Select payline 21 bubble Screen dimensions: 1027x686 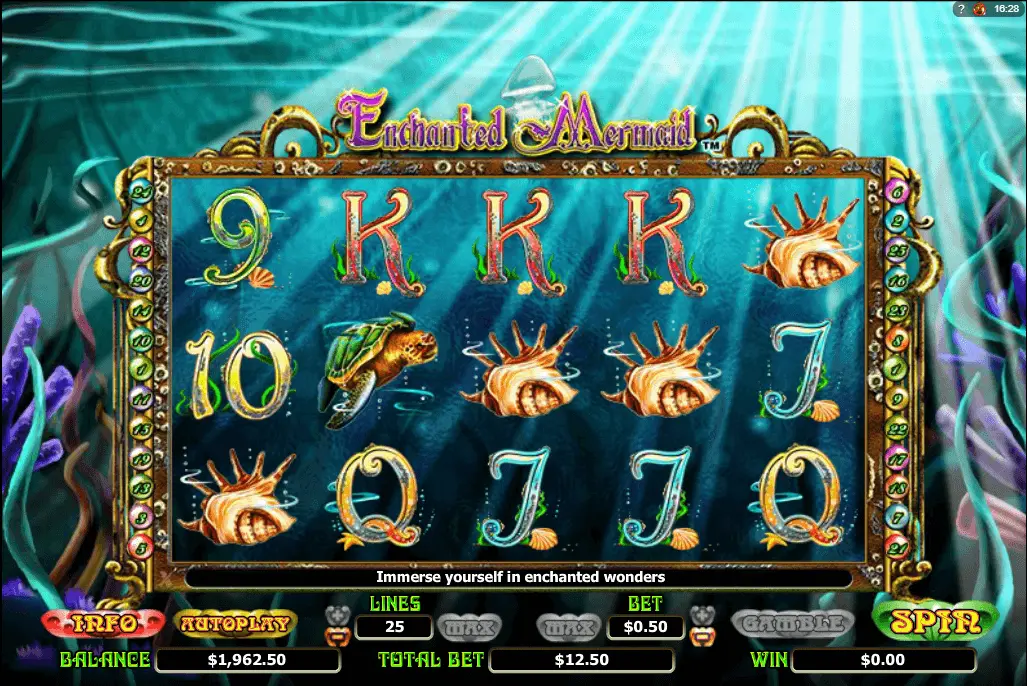[x=897, y=546]
